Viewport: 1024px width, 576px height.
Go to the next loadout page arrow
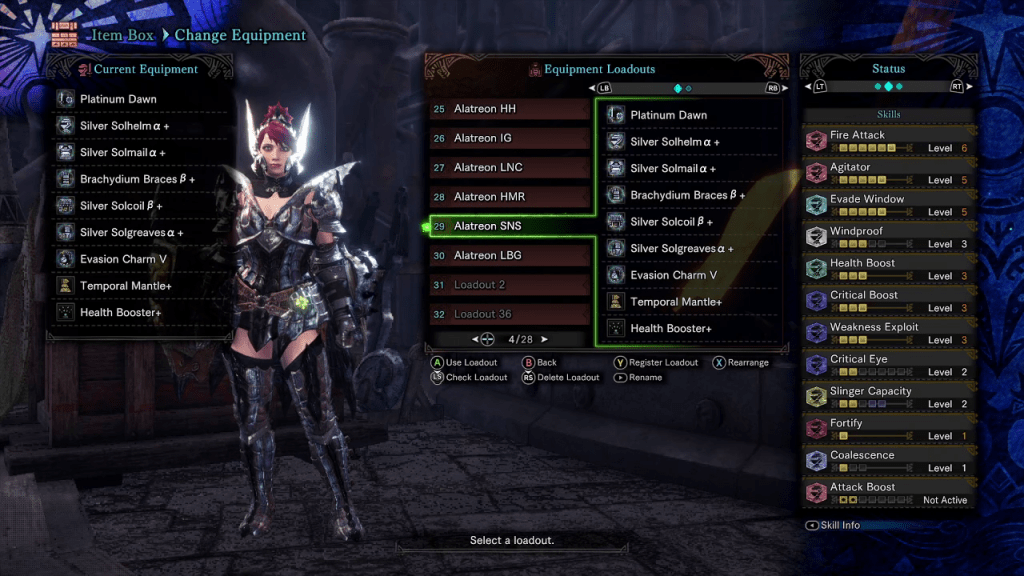(x=545, y=339)
